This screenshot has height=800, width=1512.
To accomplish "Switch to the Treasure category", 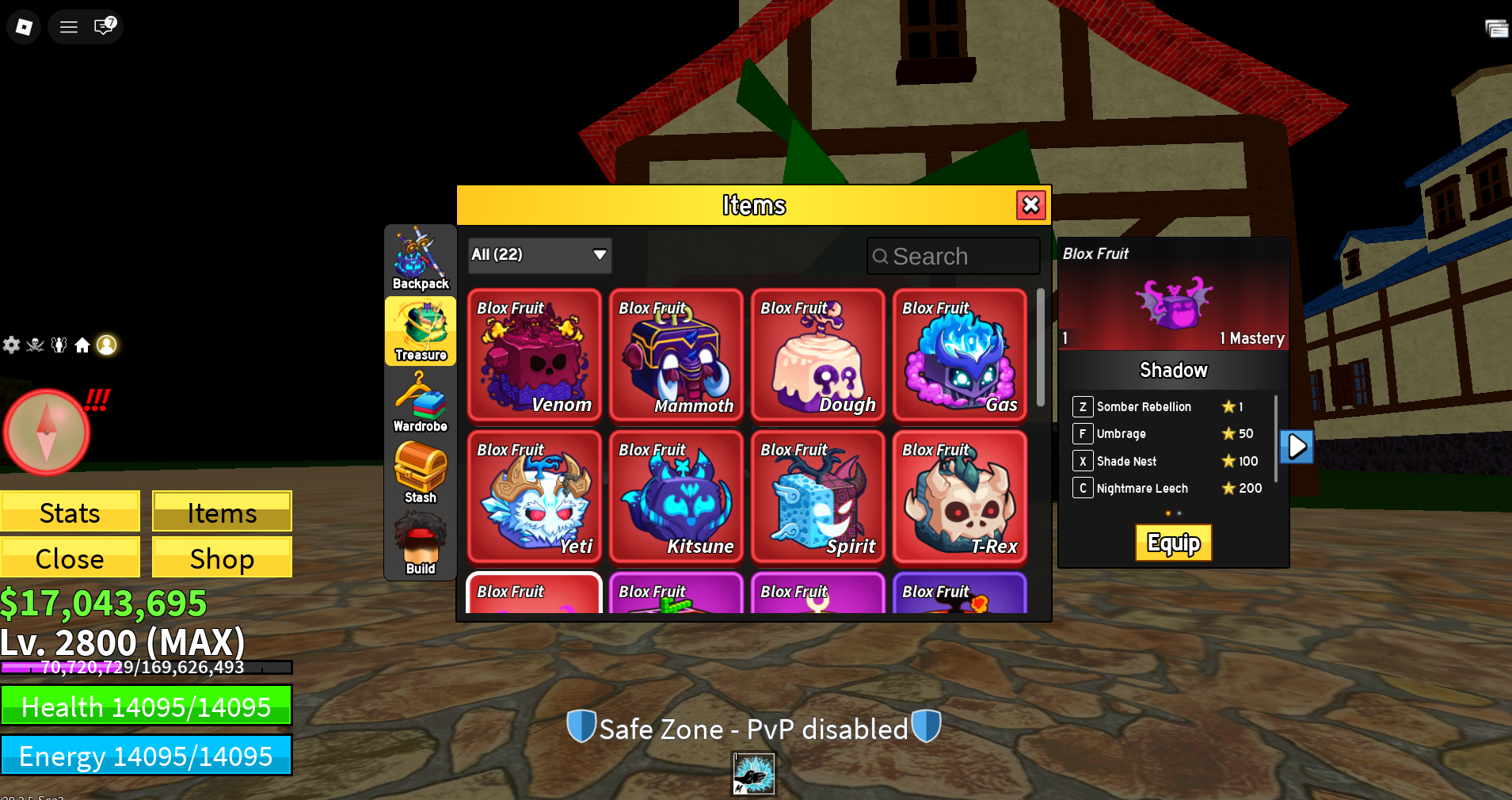I will click(x=421, y=331).
